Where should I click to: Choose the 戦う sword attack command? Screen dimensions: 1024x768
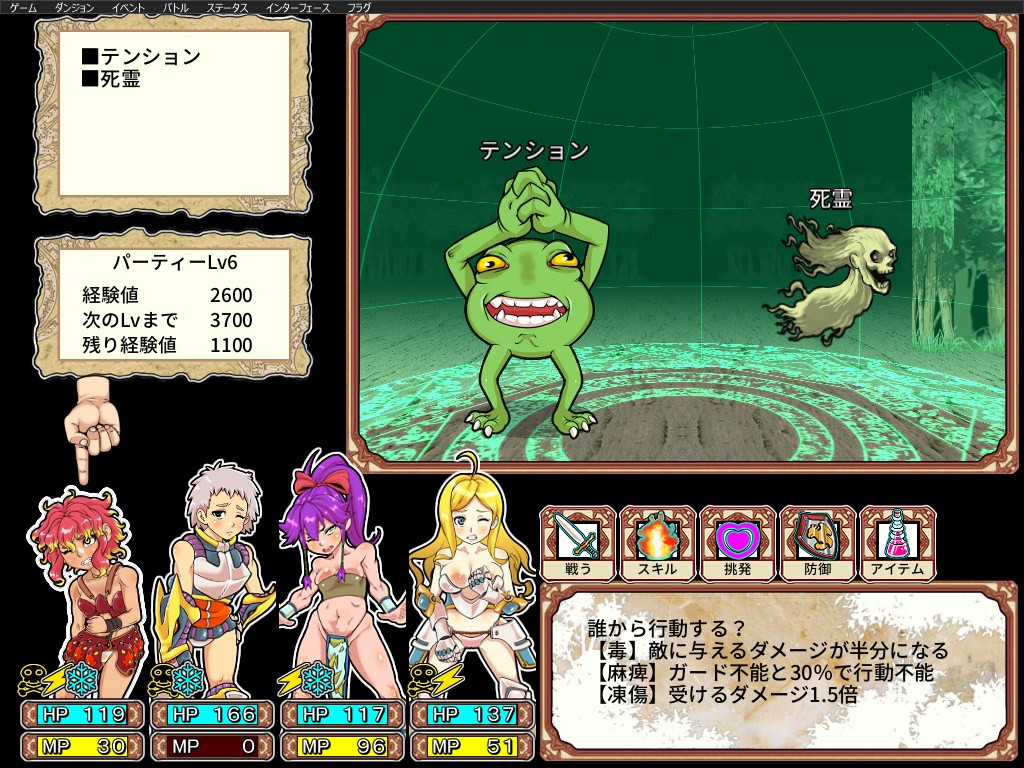coord(578,543)
